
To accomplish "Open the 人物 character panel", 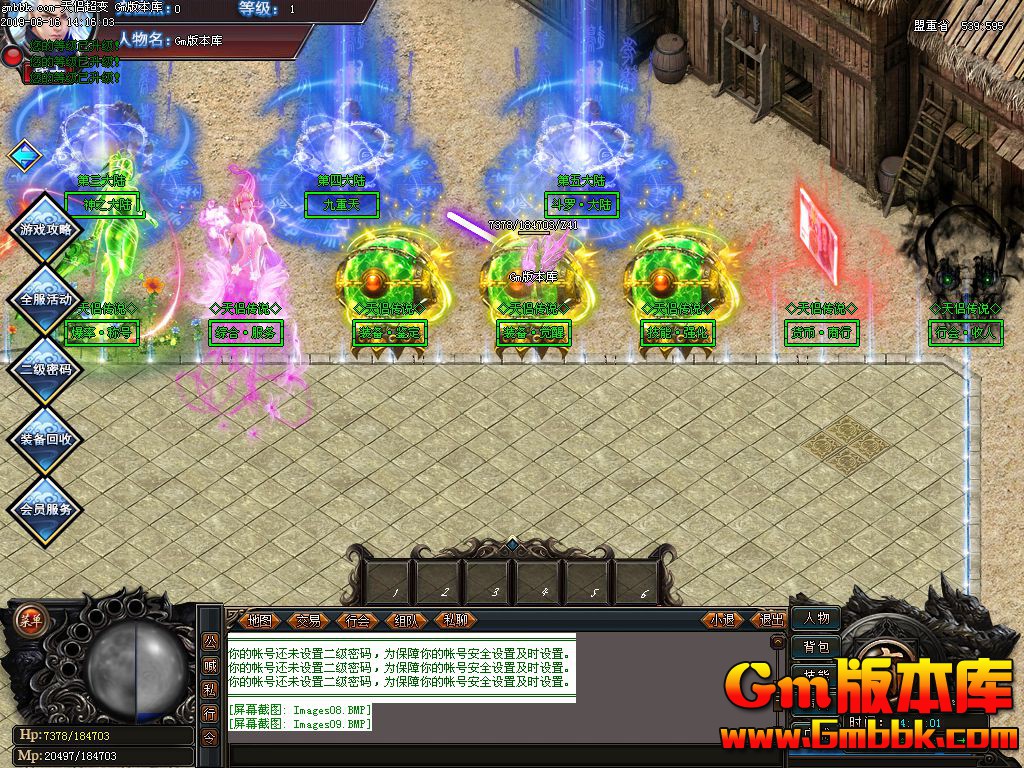I will [x=816, y=619].
